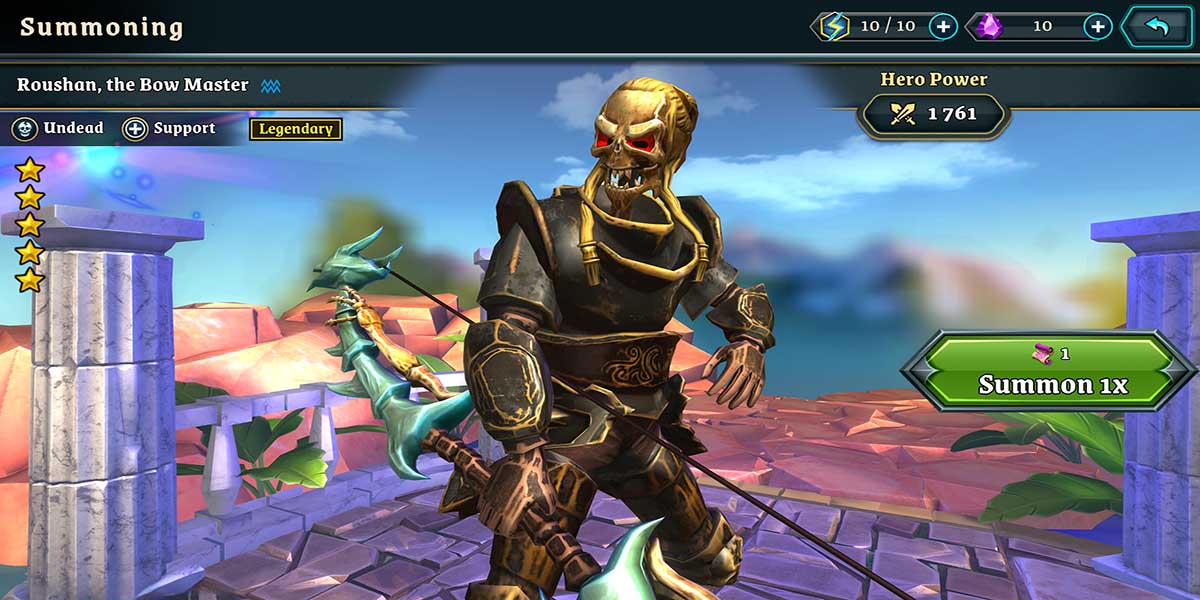The height and width of the screenshot is (600, 1200).
Task: Go back using the arrow button
Action: (x=1157, y=27)
